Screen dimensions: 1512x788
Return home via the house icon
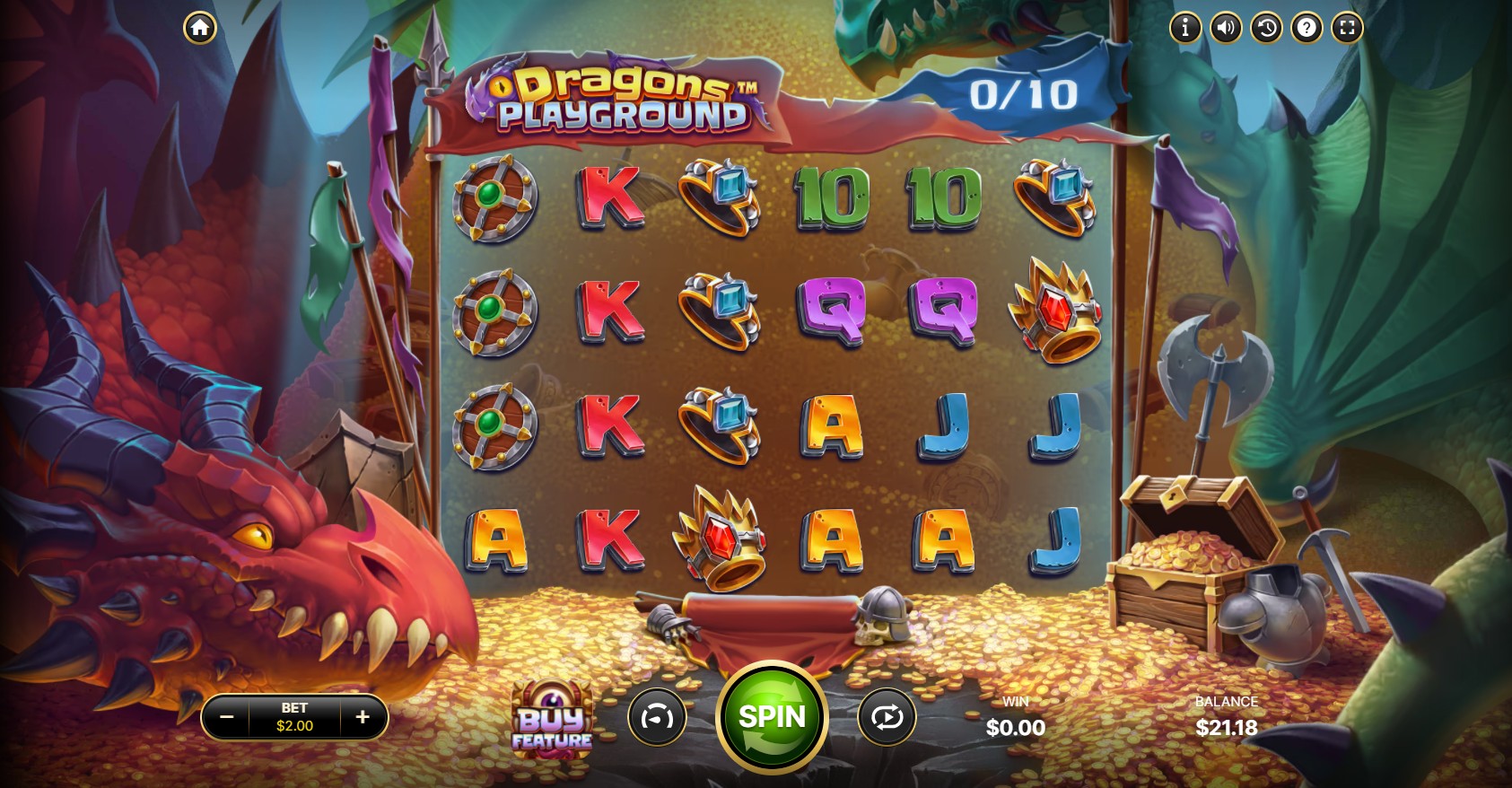tap(200, 28)
